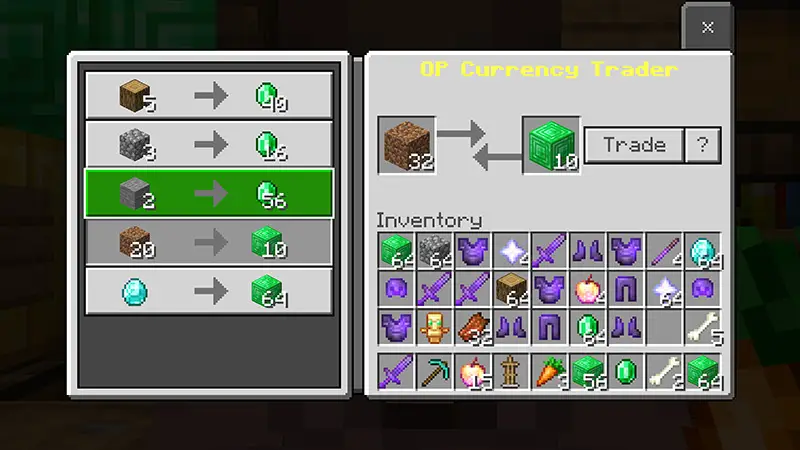The width and height of the screenshot is (800, 450).
Task: Click the dirt input slot holding 32
Action: coord(407,145)
